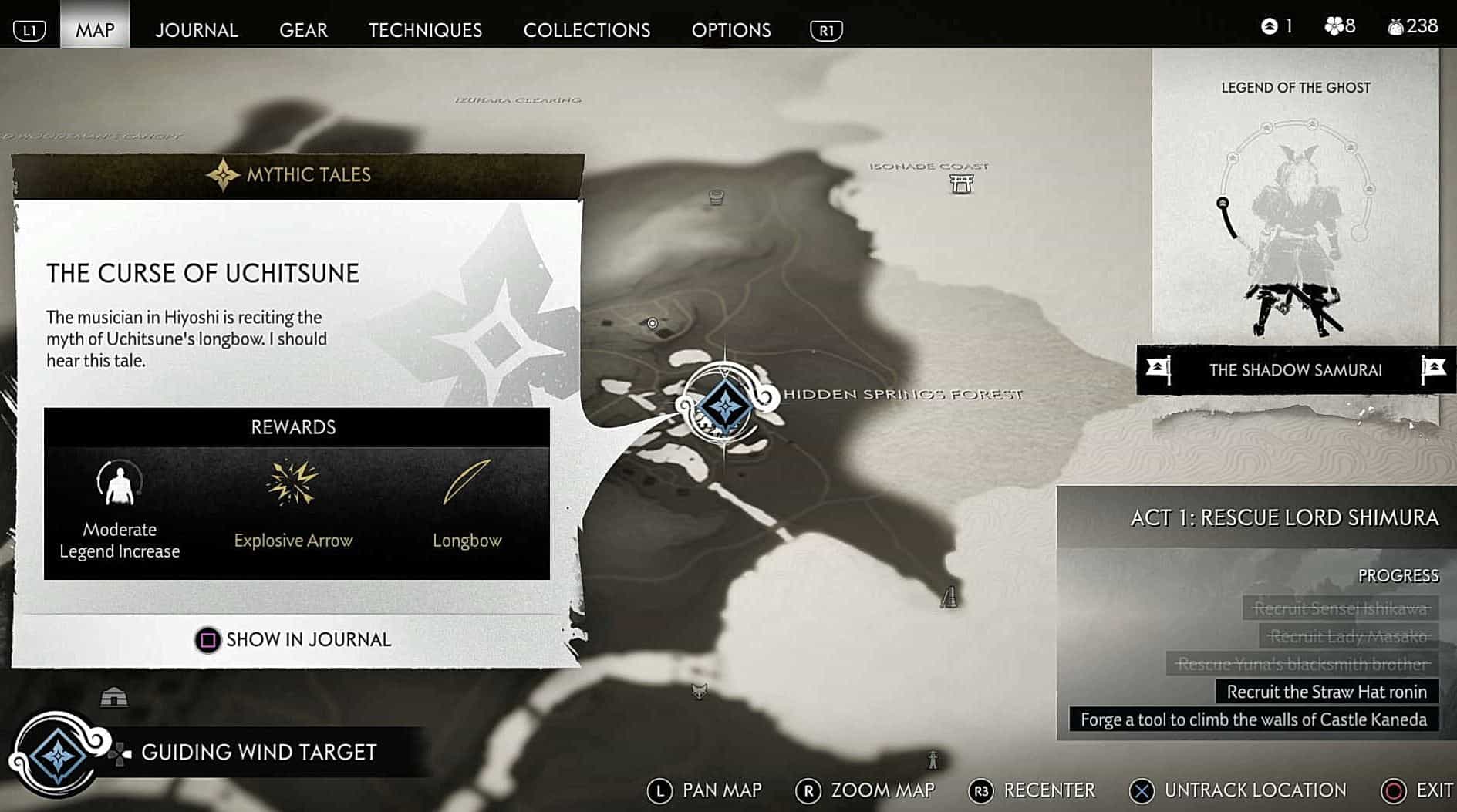This screenshot has height=812, width=1457.
Task: Toggle Show in Journal with the square button
Action: (207, 640)
